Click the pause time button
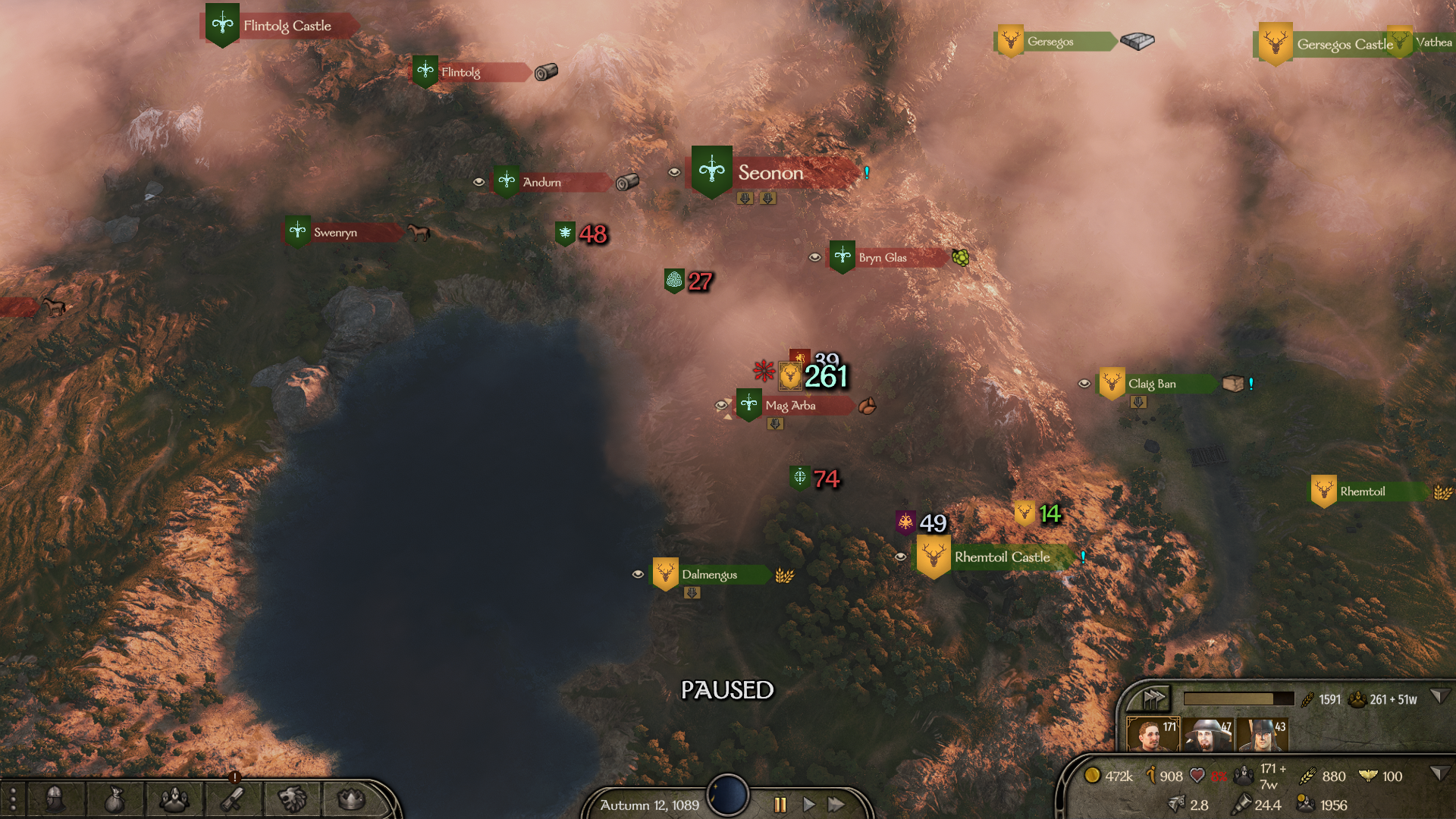Screen dimensions: 1456x819 coord(780,805)
